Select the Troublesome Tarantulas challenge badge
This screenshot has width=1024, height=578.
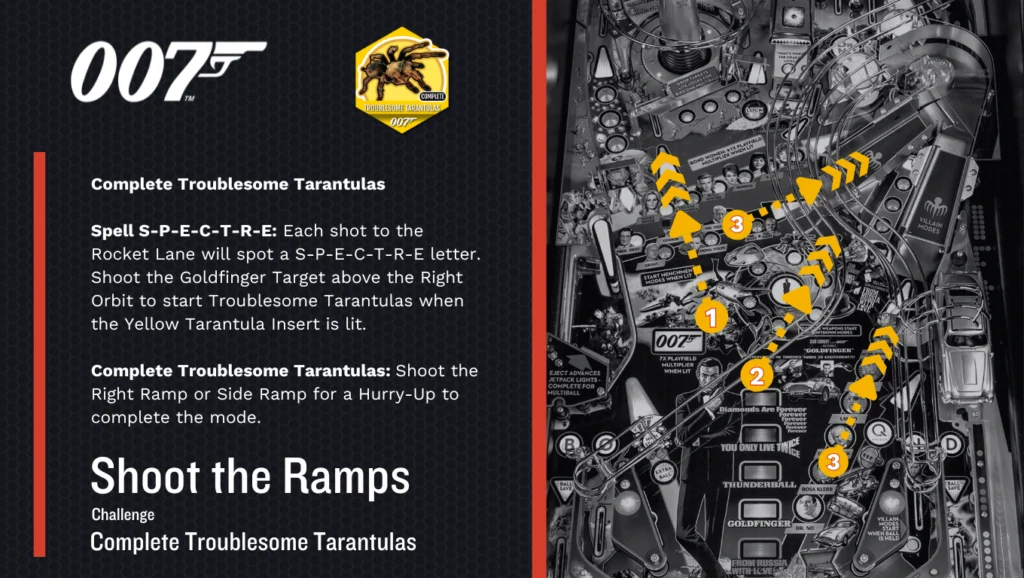click(x=401, y=80)
